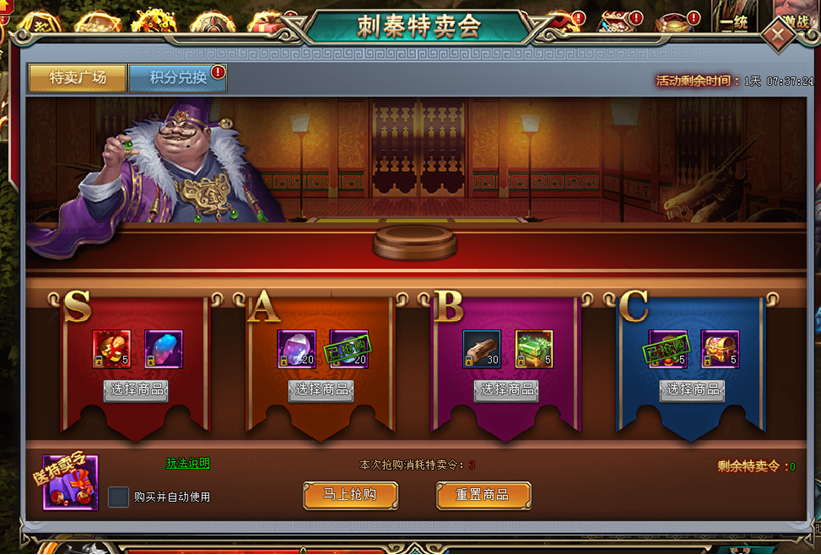Toggle the 购买并自动使用 checkbox
Image resolution: width=821 pixels, height=555 pixels.
click(x=119, y=497)
